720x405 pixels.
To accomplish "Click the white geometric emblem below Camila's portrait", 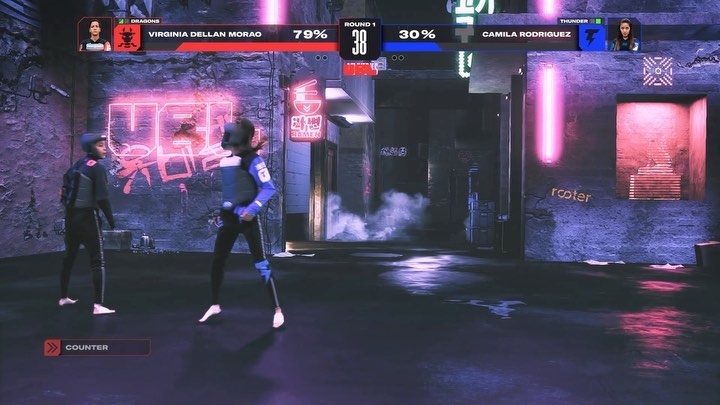I will (x=658, y=70).
